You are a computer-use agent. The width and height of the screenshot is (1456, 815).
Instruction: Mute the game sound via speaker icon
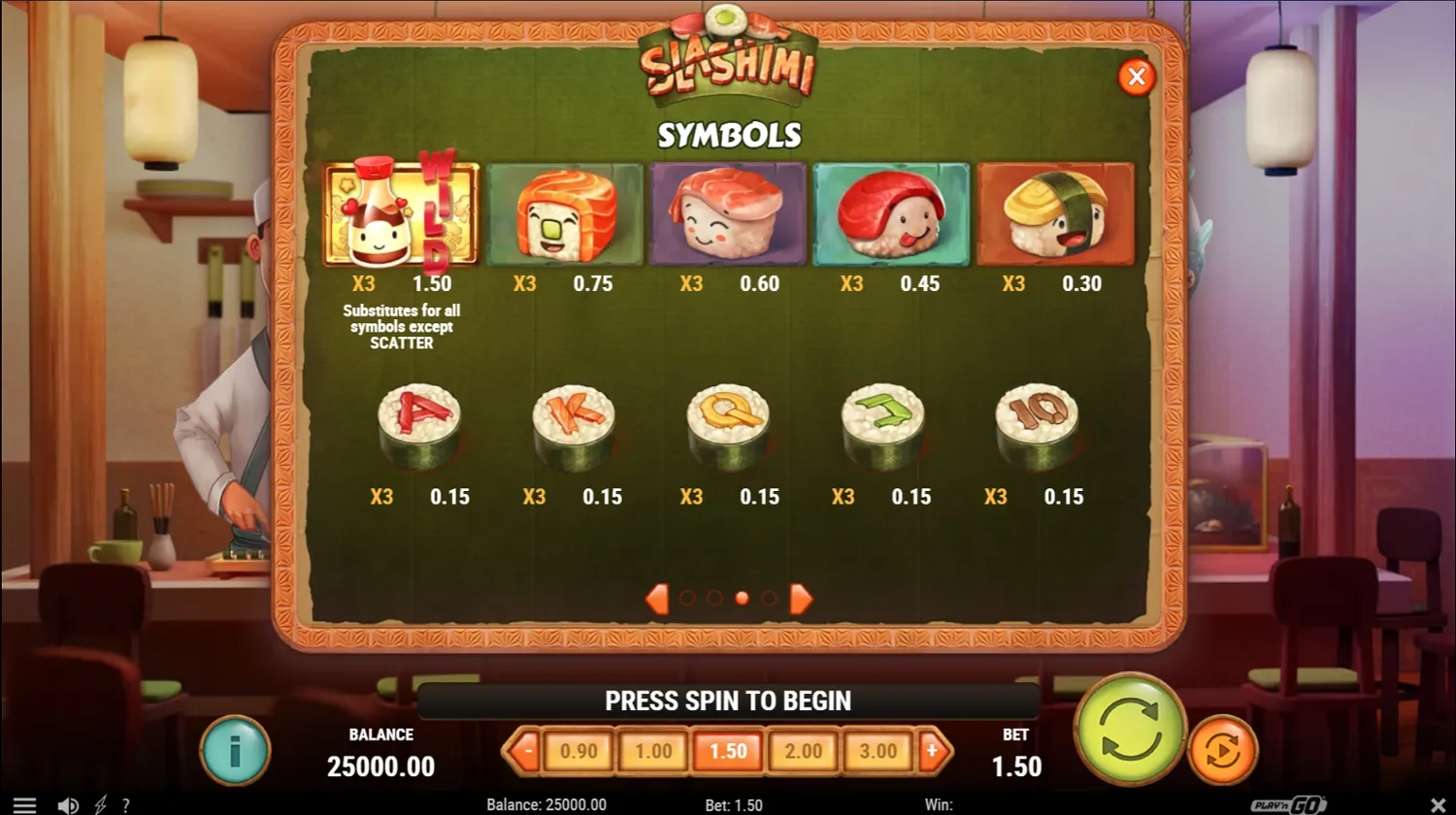[67, 804]
